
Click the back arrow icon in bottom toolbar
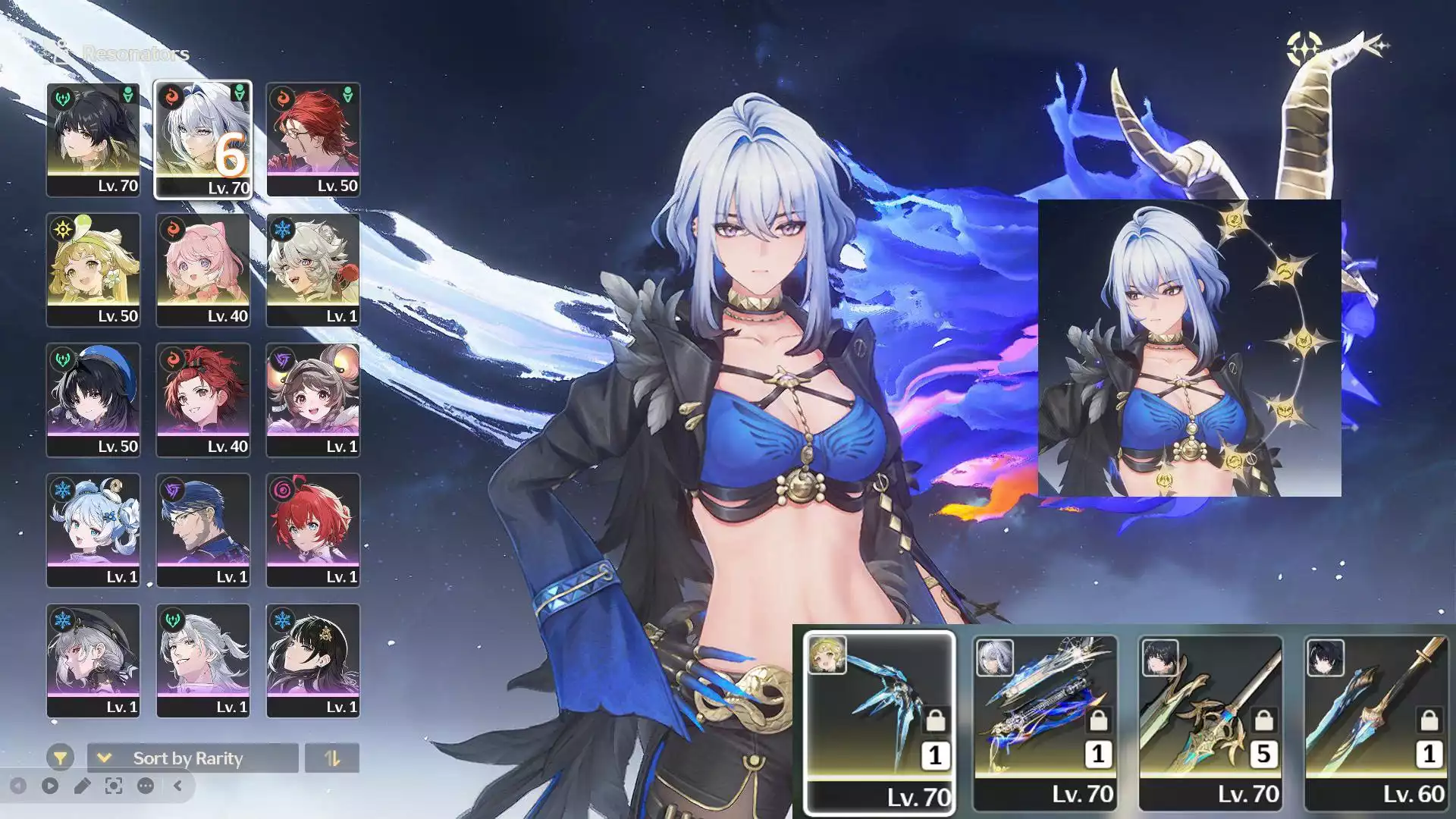[17, 786]
